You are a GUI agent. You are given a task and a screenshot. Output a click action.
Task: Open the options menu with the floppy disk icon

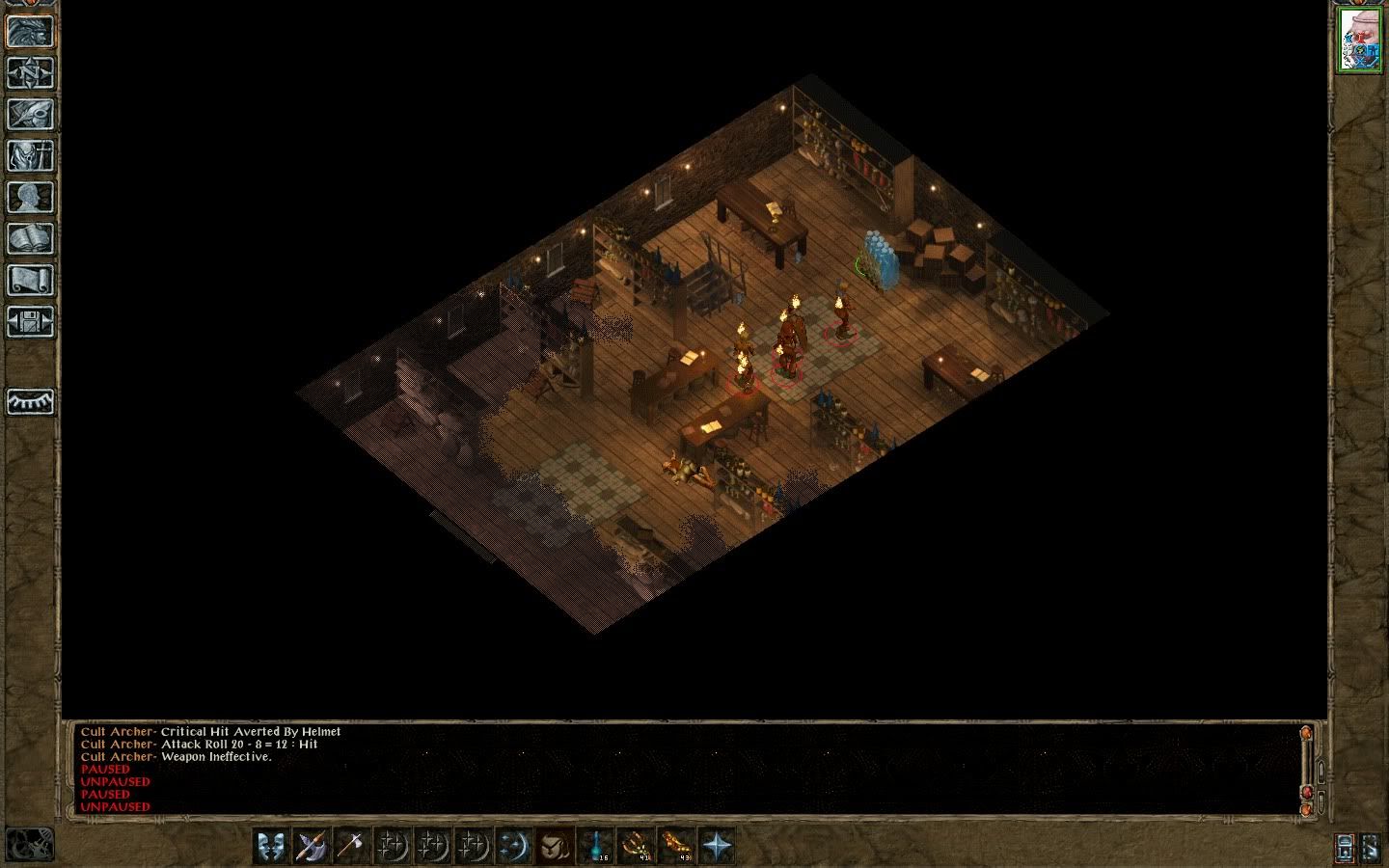31,321
